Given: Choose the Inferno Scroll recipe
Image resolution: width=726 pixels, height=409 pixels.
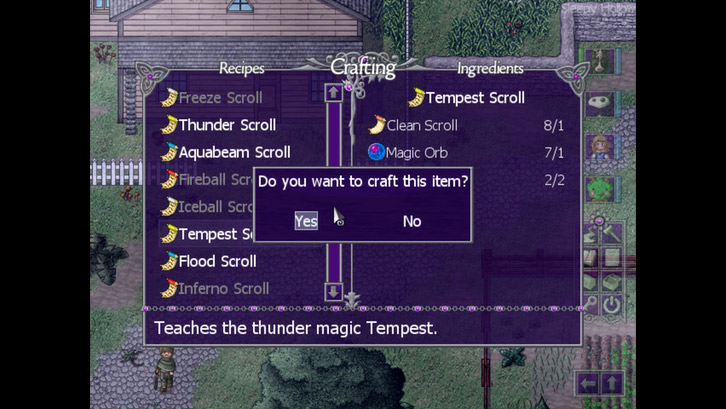Looking at the screenshot, I should pos(223,288).
